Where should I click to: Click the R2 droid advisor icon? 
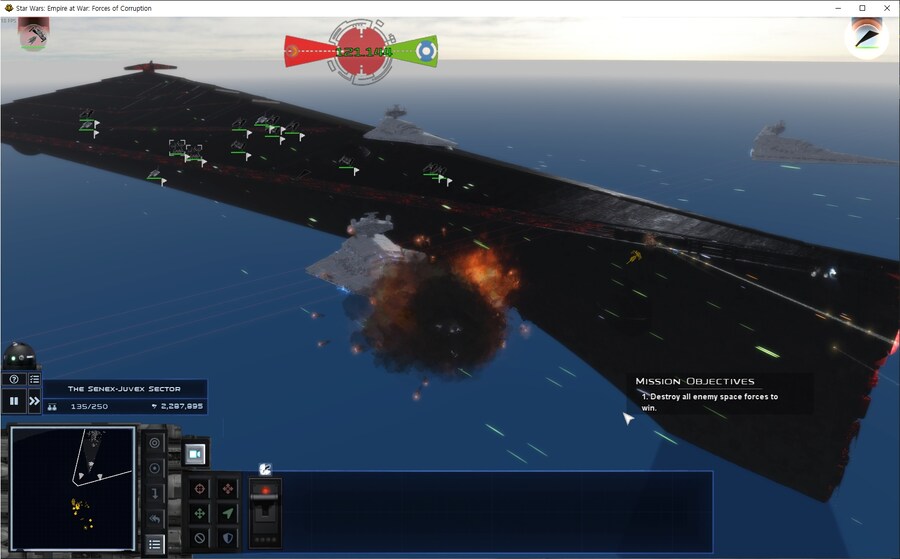click(19, 356)
